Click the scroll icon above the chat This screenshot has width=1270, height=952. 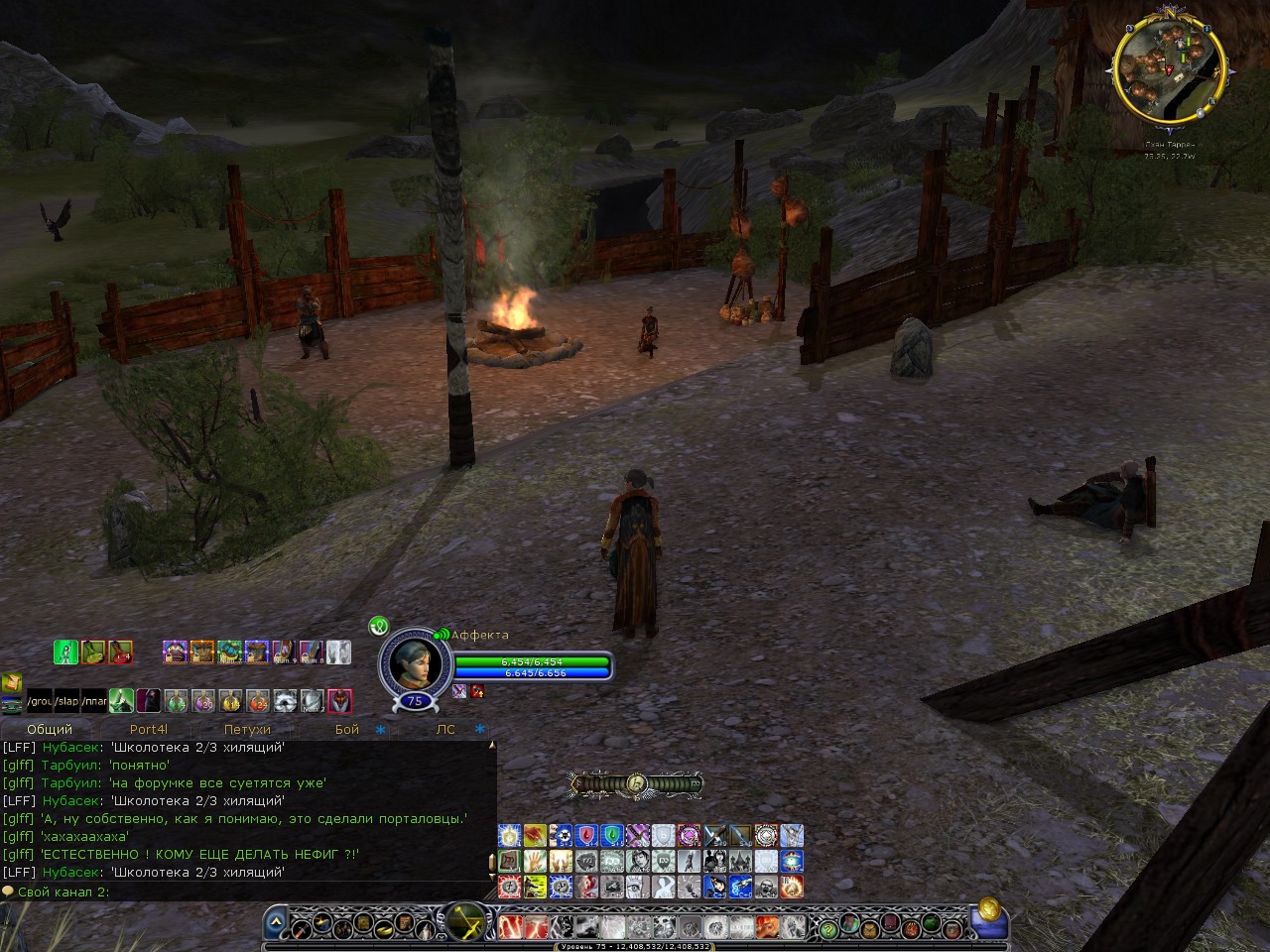coord(12,682)
